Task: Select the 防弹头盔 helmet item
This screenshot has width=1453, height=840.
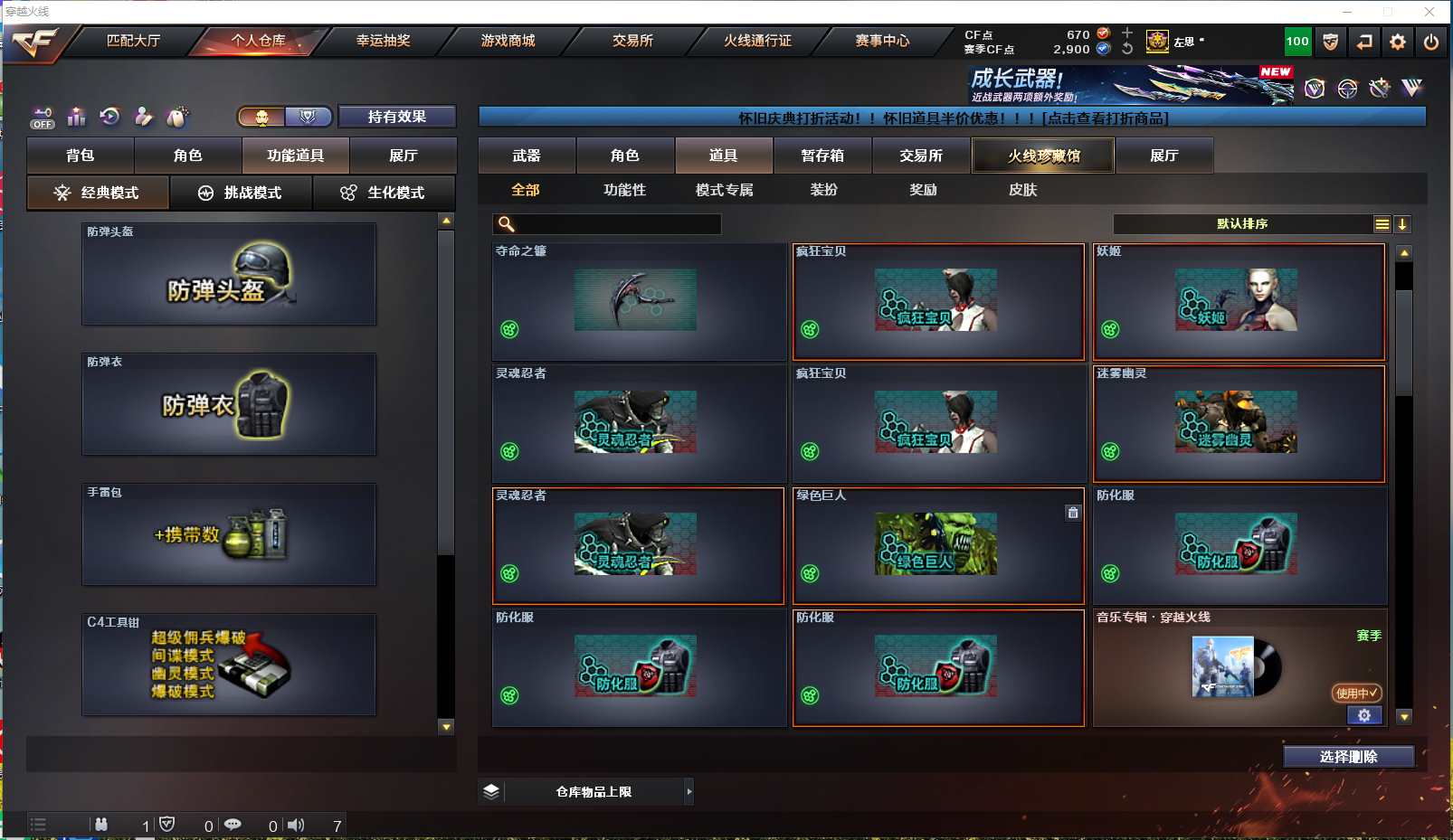Action: tap(229, 275)
